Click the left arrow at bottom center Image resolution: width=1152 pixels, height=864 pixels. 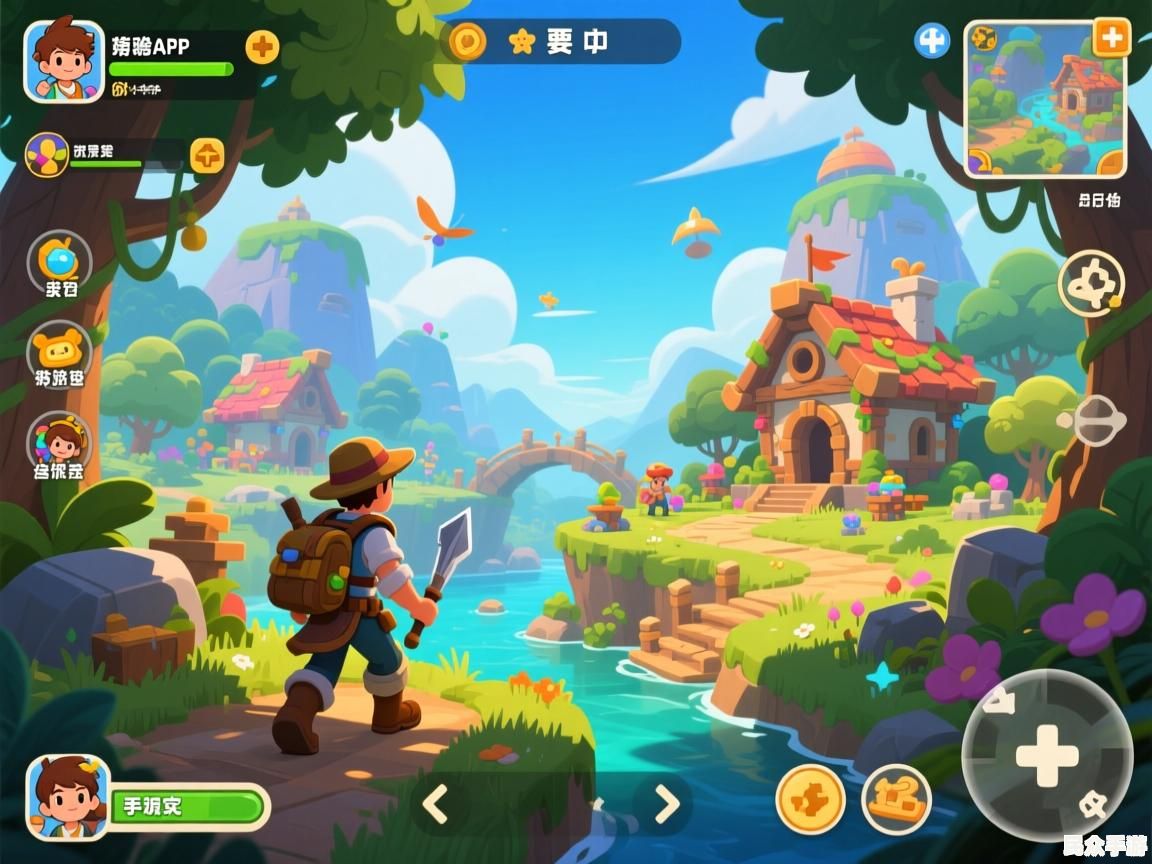coord(435,803)
